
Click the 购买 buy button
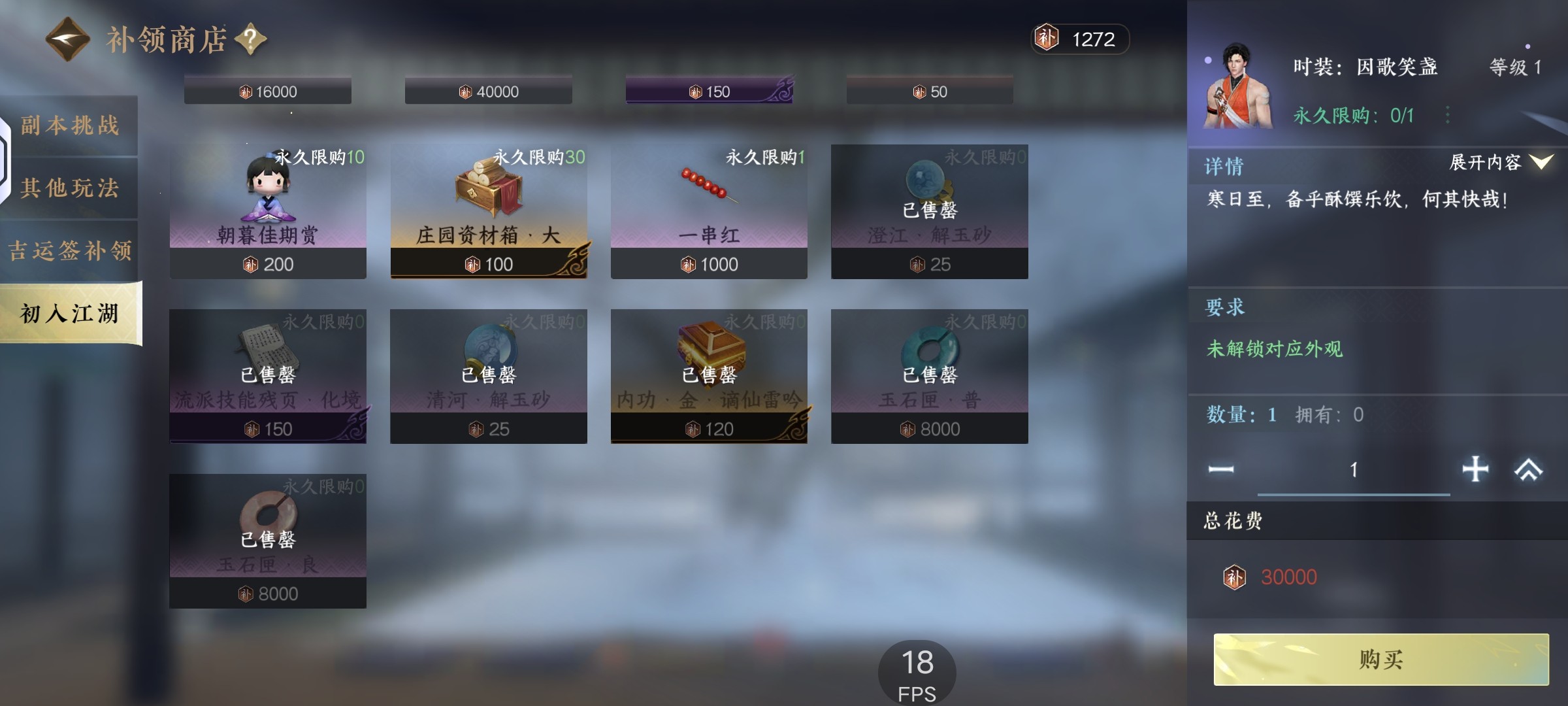tap(1380, 659)
